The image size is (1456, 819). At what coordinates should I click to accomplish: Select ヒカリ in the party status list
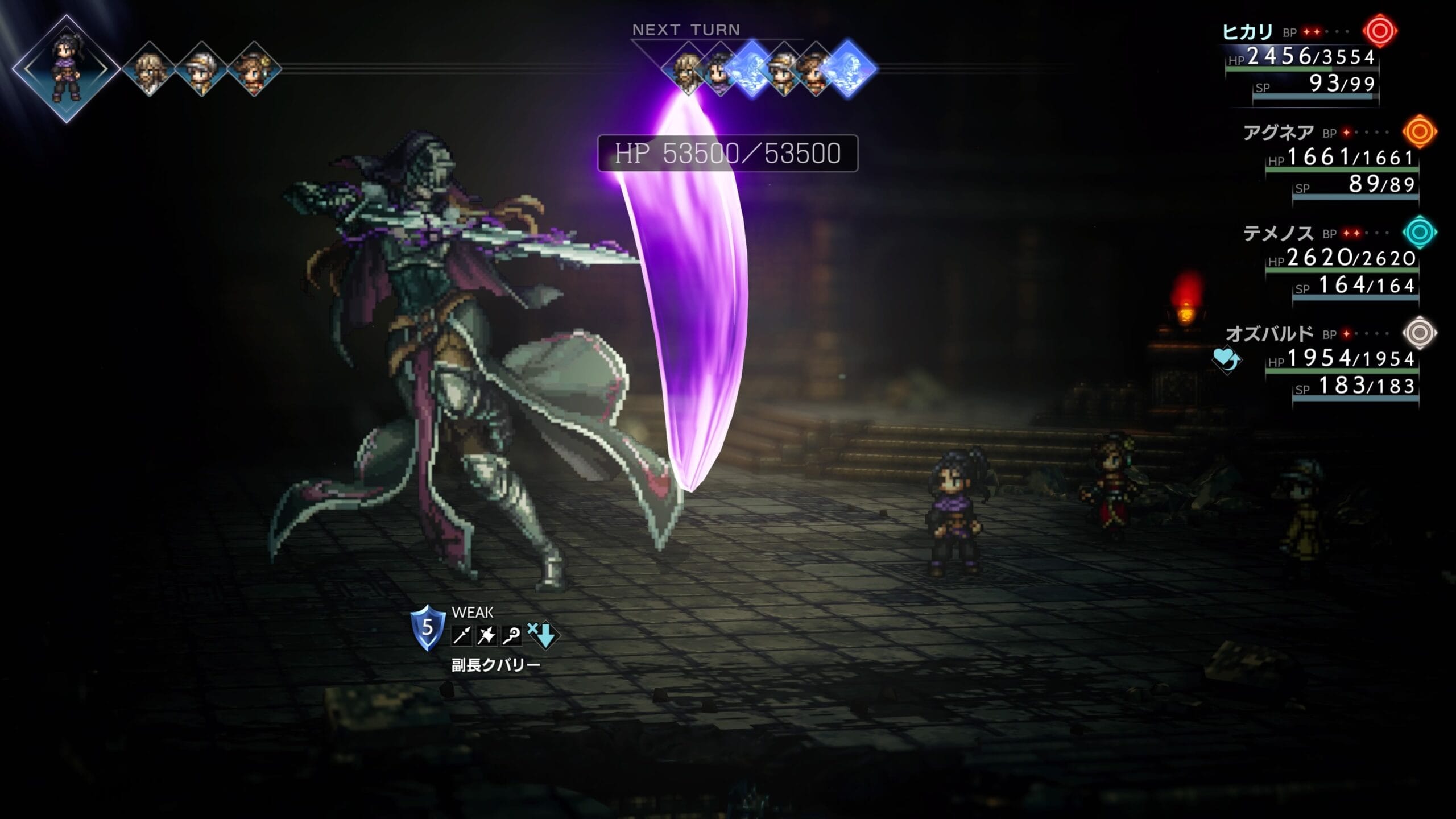click(1247, 32)
